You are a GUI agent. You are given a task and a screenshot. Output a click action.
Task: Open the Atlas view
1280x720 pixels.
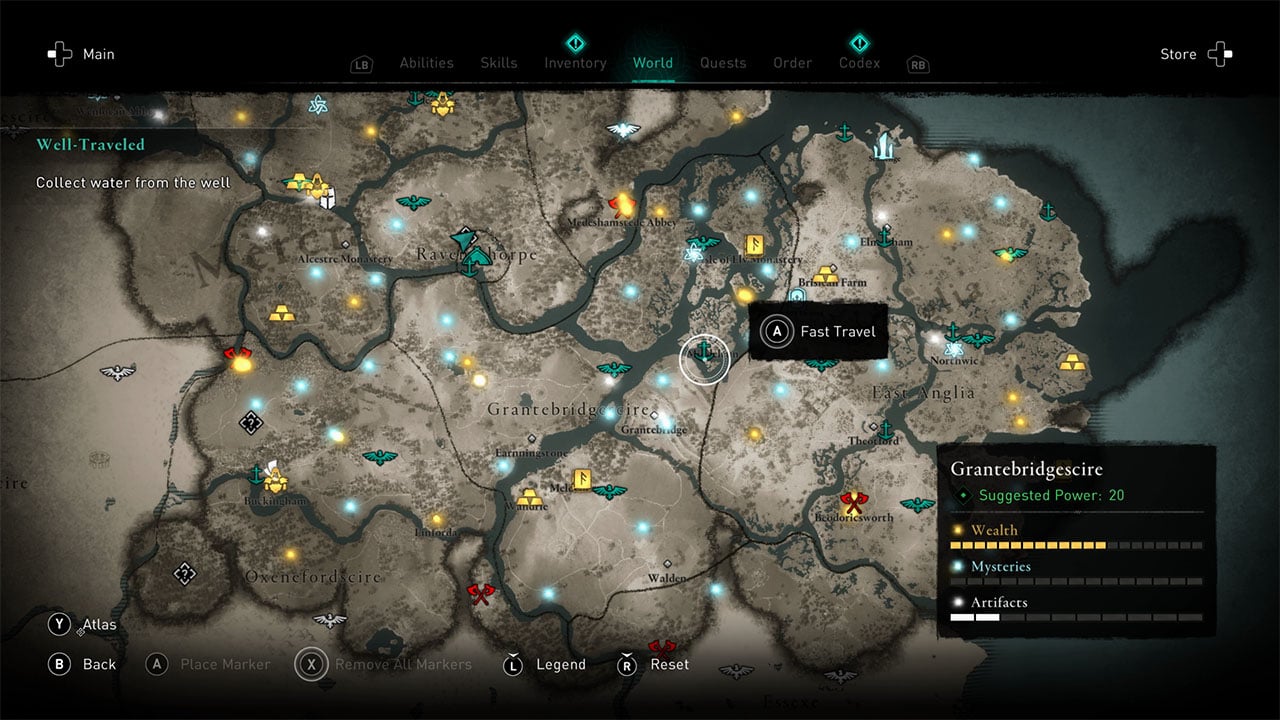click(x=82, y=625)
